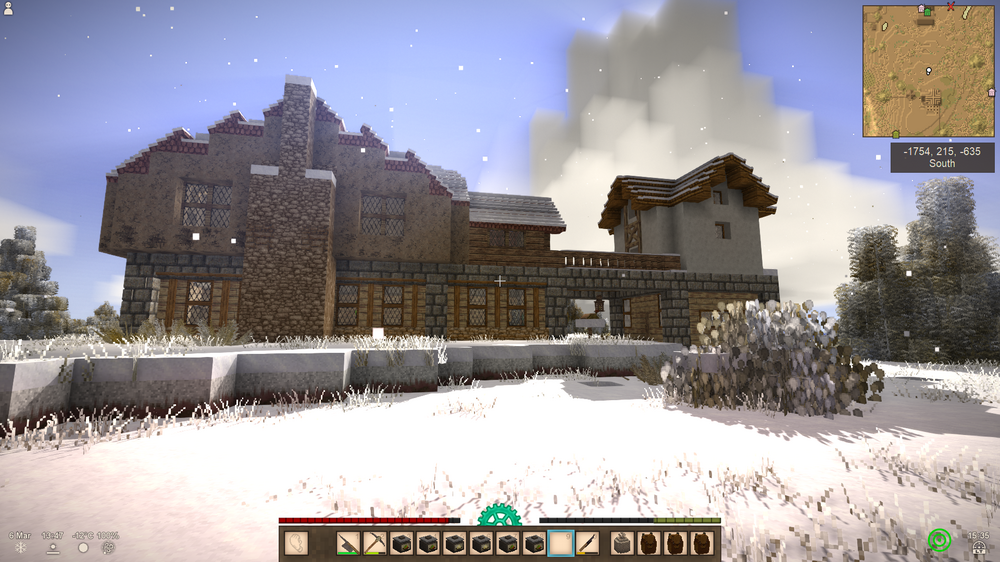
Task: Click the red X marker on minimap
Action: (950, 6)
